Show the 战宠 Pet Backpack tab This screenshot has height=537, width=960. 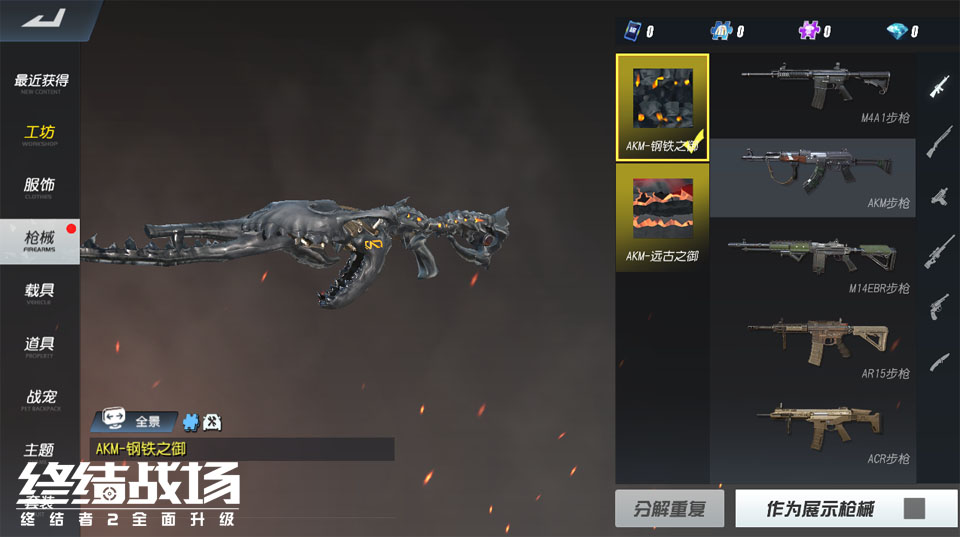(40, 400)
